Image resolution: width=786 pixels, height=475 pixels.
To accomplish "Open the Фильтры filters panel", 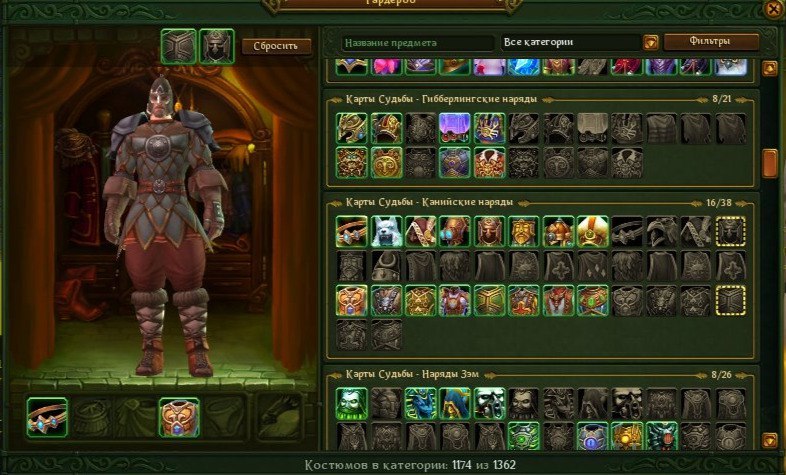I will 710,42.
